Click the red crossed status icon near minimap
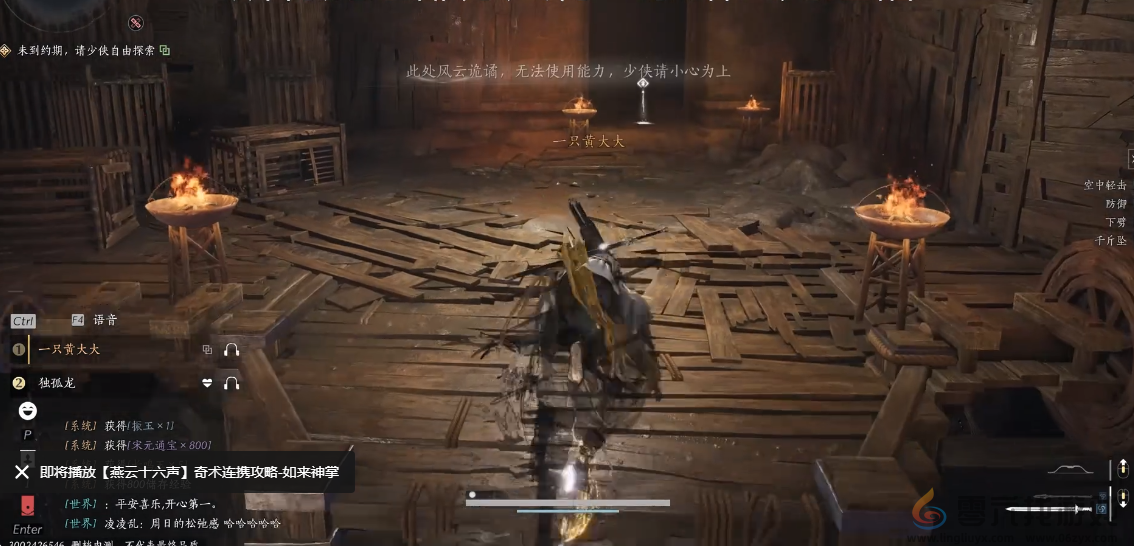Viewport: 1134px width, 546px height. point(136,22)
